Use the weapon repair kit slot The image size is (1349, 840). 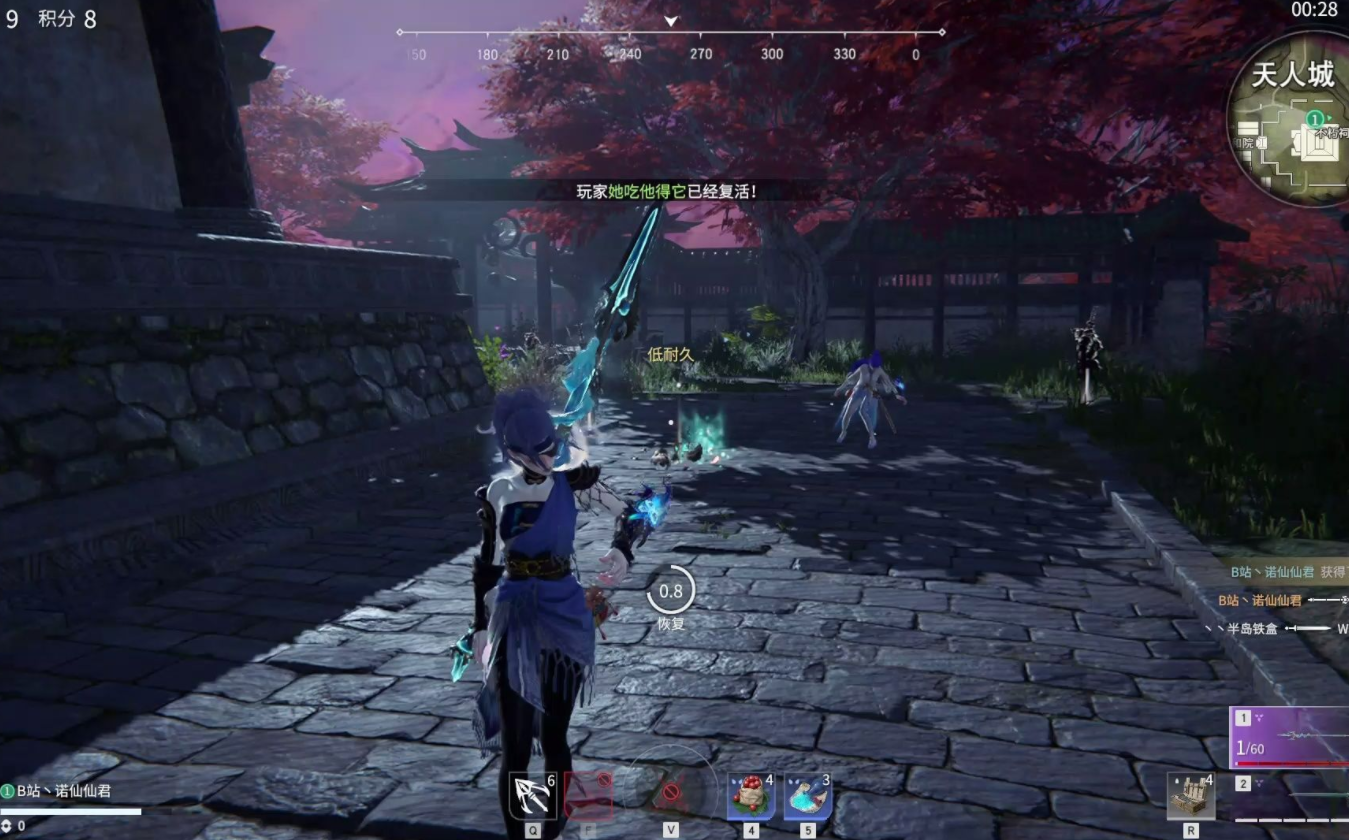(x=1191, y=796)
